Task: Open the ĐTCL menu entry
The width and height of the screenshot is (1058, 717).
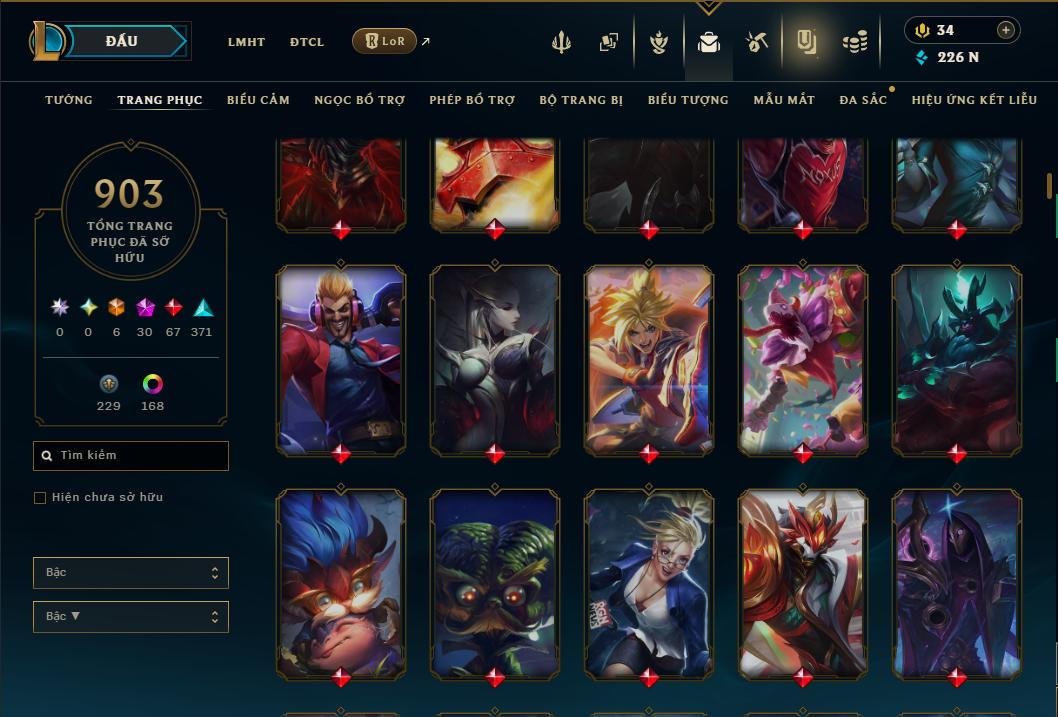Action: pyautogui.click(x=307, y=42)
